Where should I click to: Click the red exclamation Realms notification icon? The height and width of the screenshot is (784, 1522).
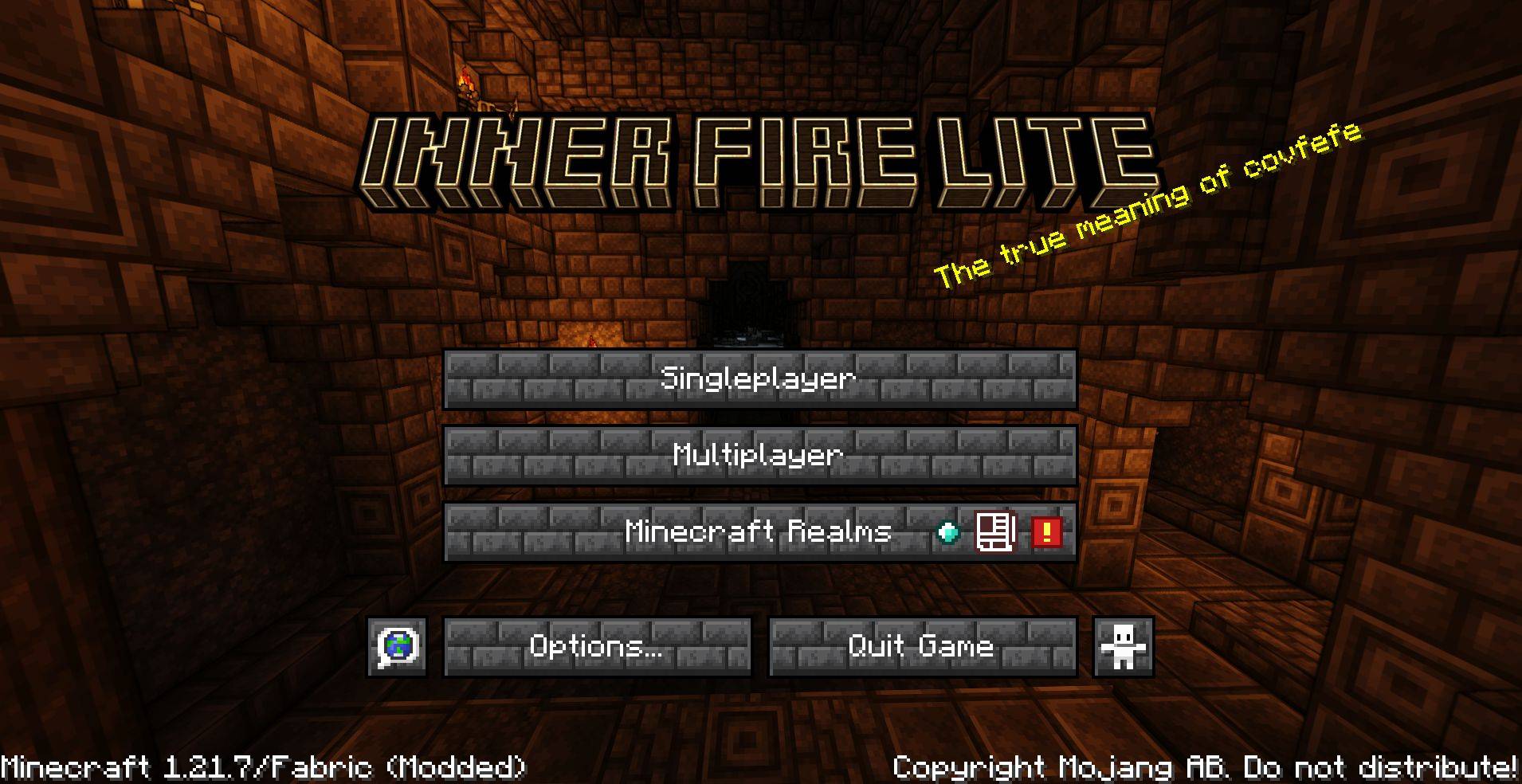[x=1047, y=534]
